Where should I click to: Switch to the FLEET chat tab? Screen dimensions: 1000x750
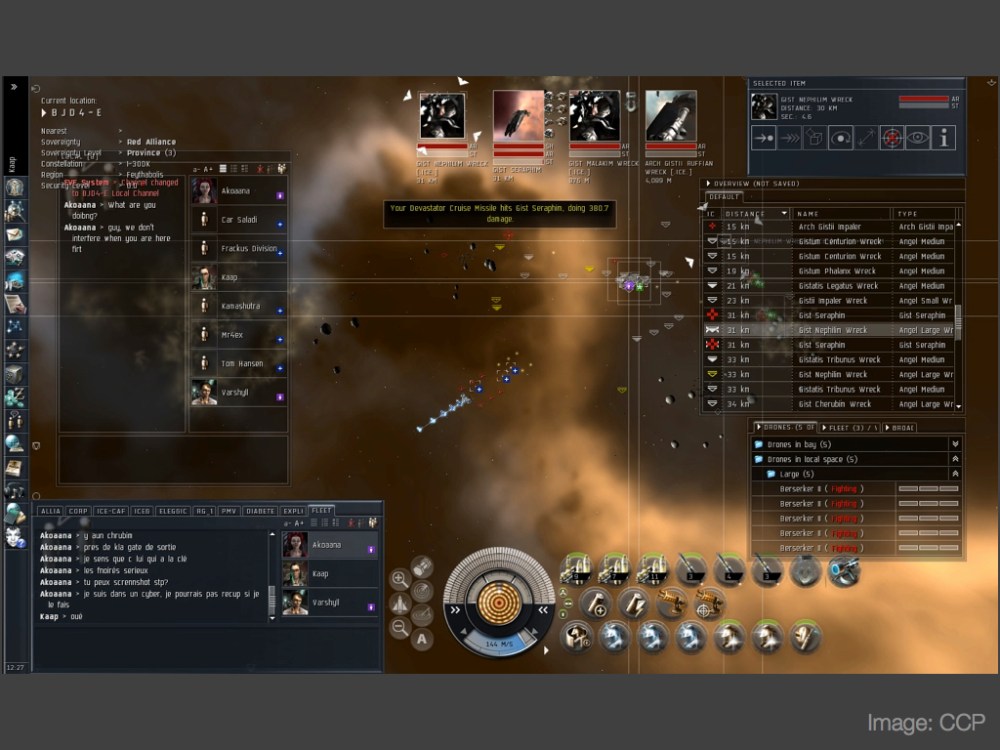tap(321, 510)
